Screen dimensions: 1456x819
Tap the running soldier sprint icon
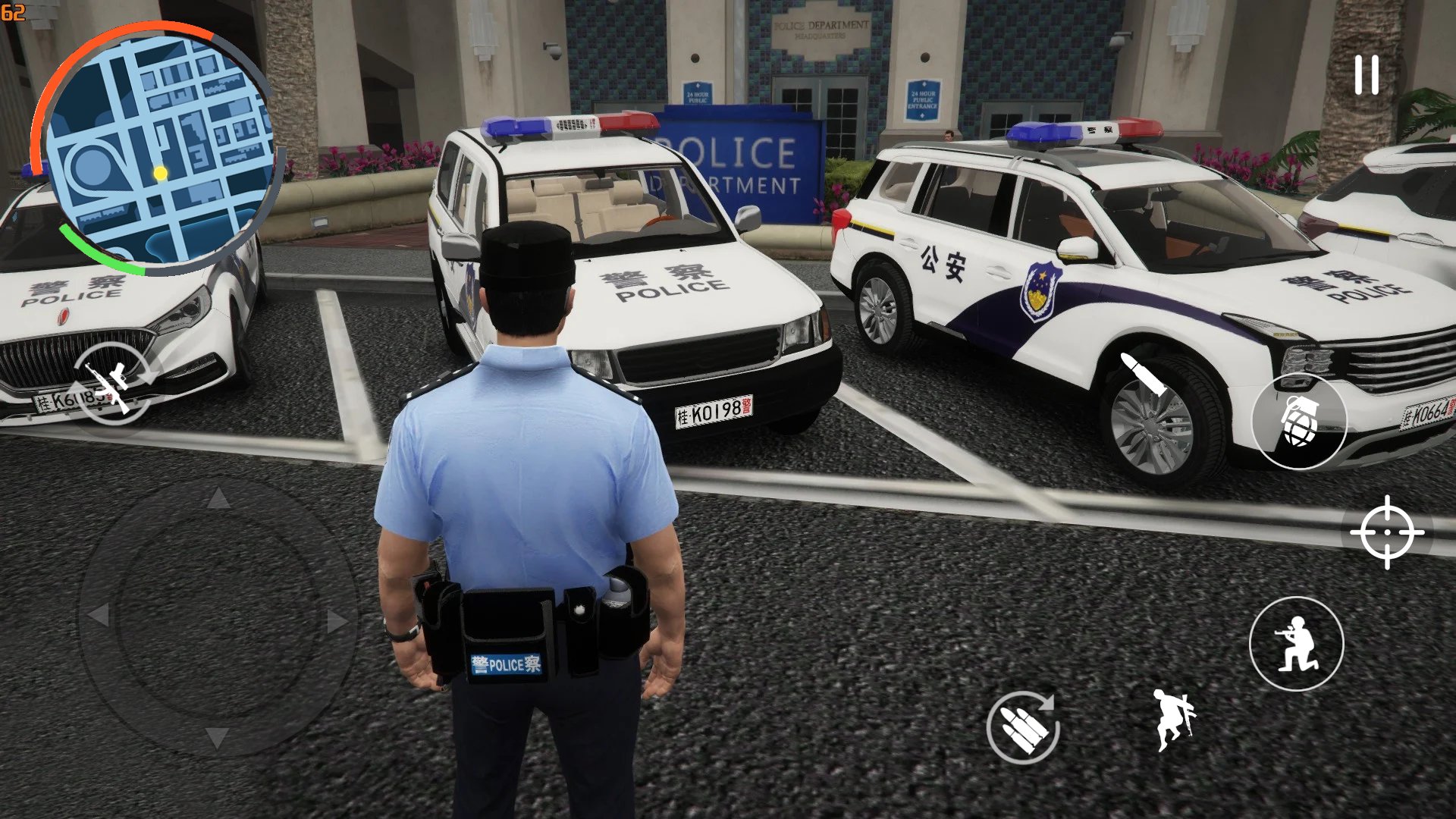pos(1172,720)
